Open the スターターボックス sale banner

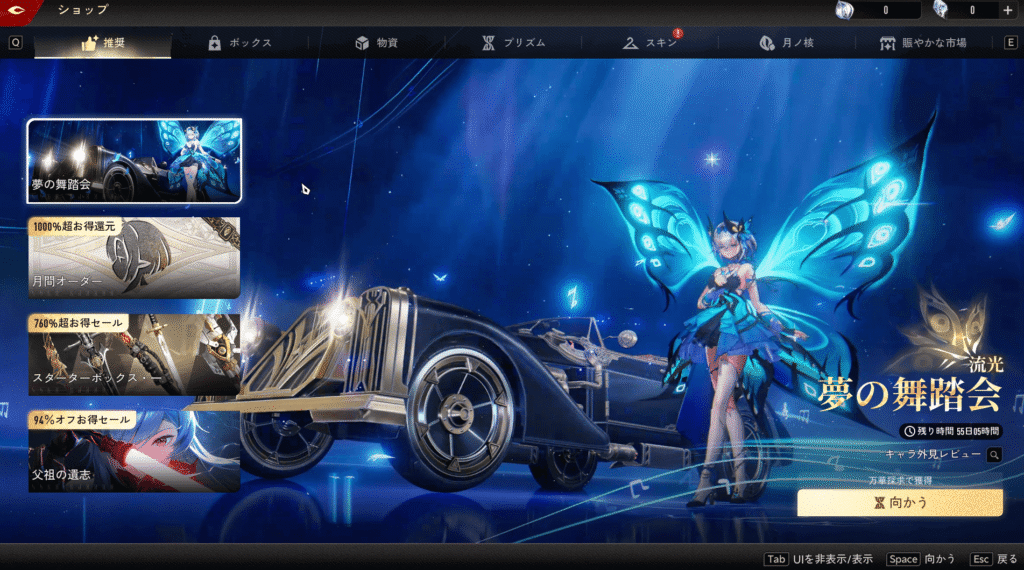tap(134, 355)
